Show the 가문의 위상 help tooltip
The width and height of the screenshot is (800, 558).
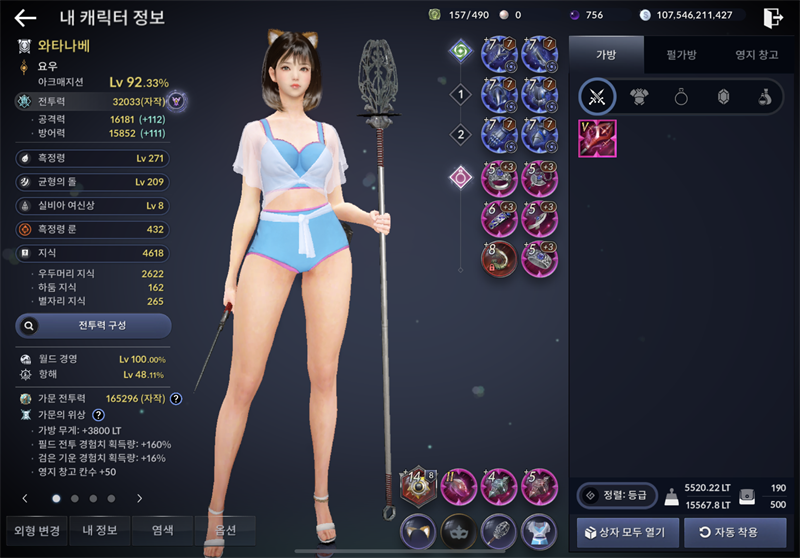point(98,414)
